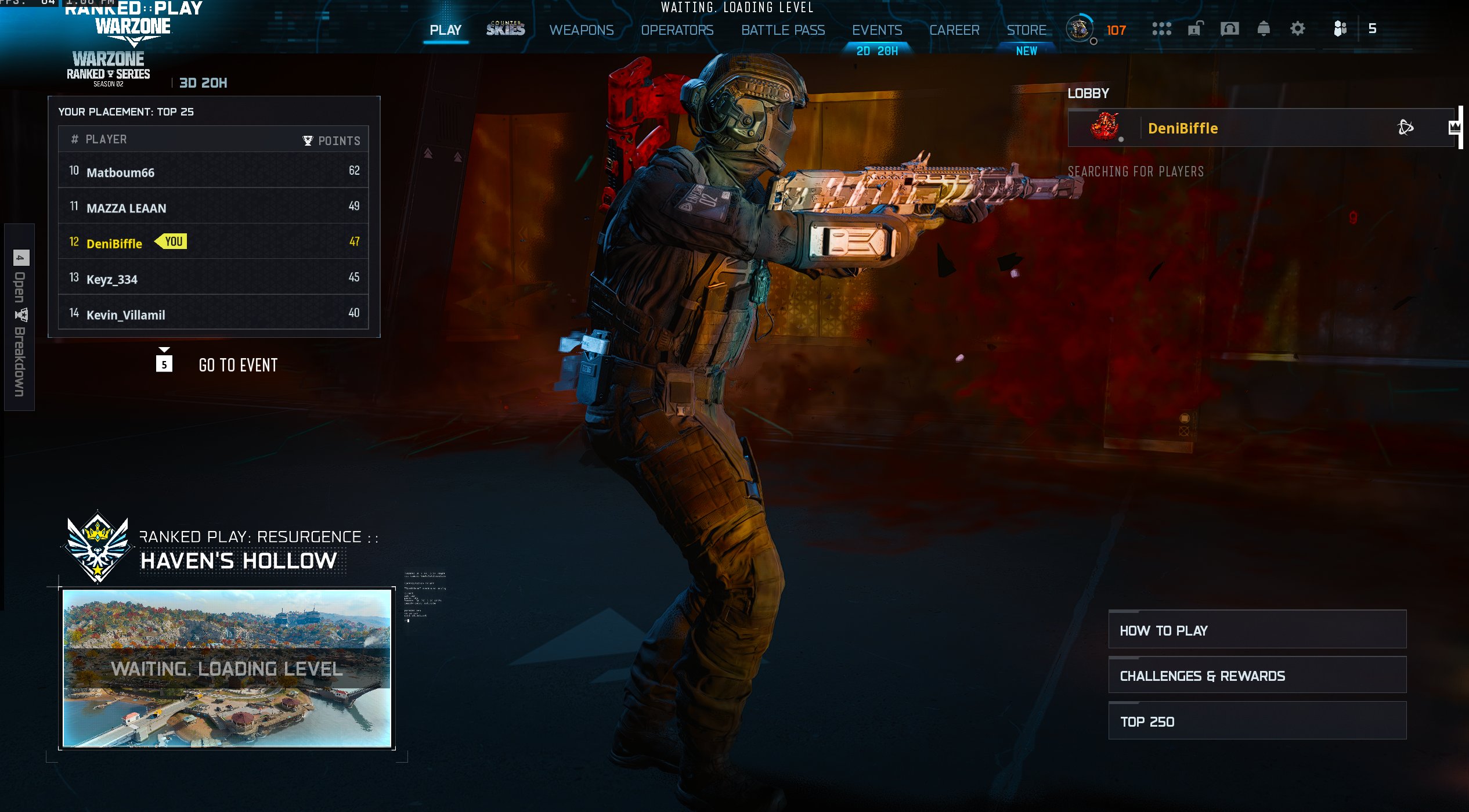Check the notifications bell icon

(x=1263, y=28)
